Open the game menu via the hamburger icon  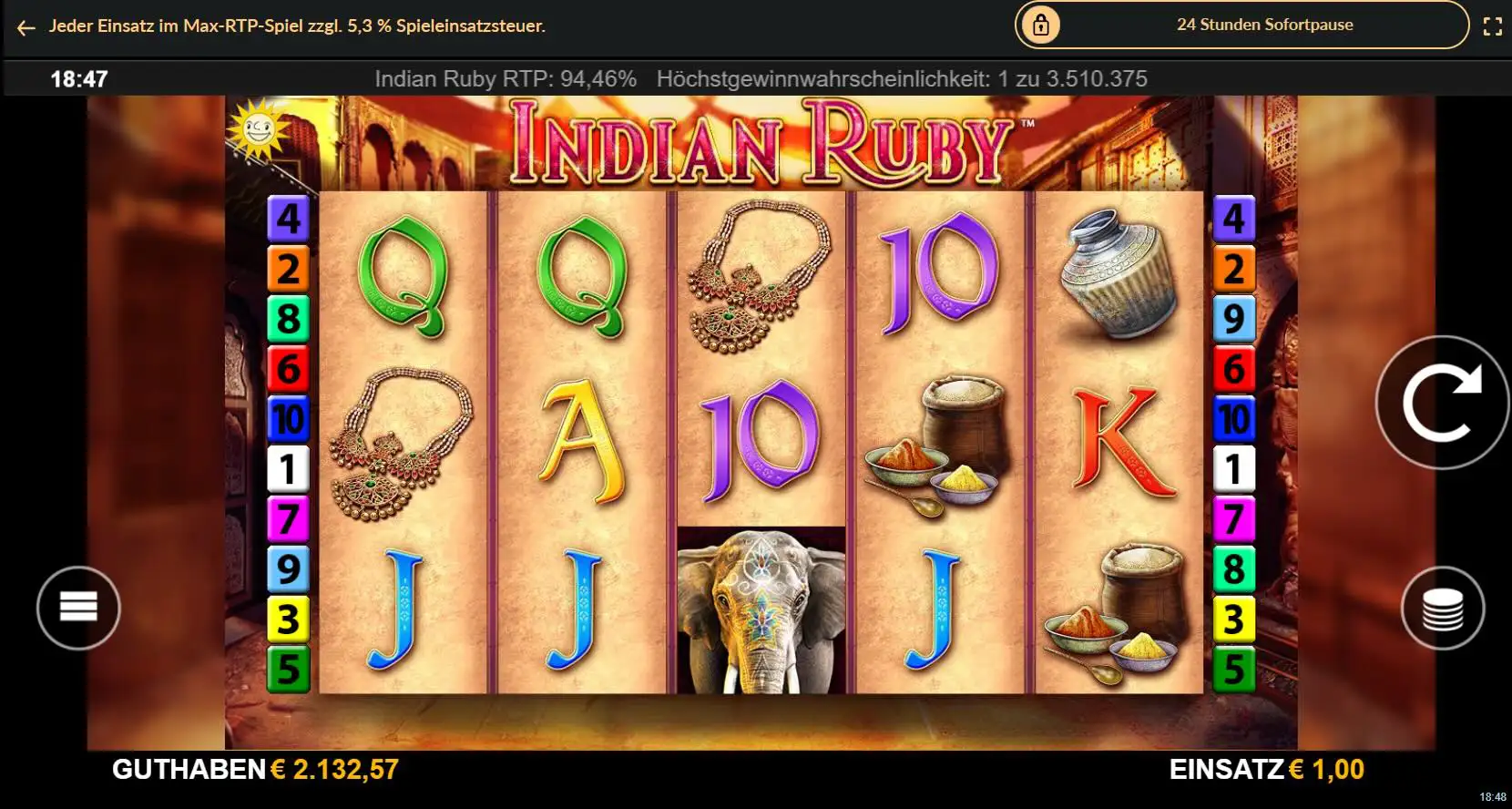77,608
